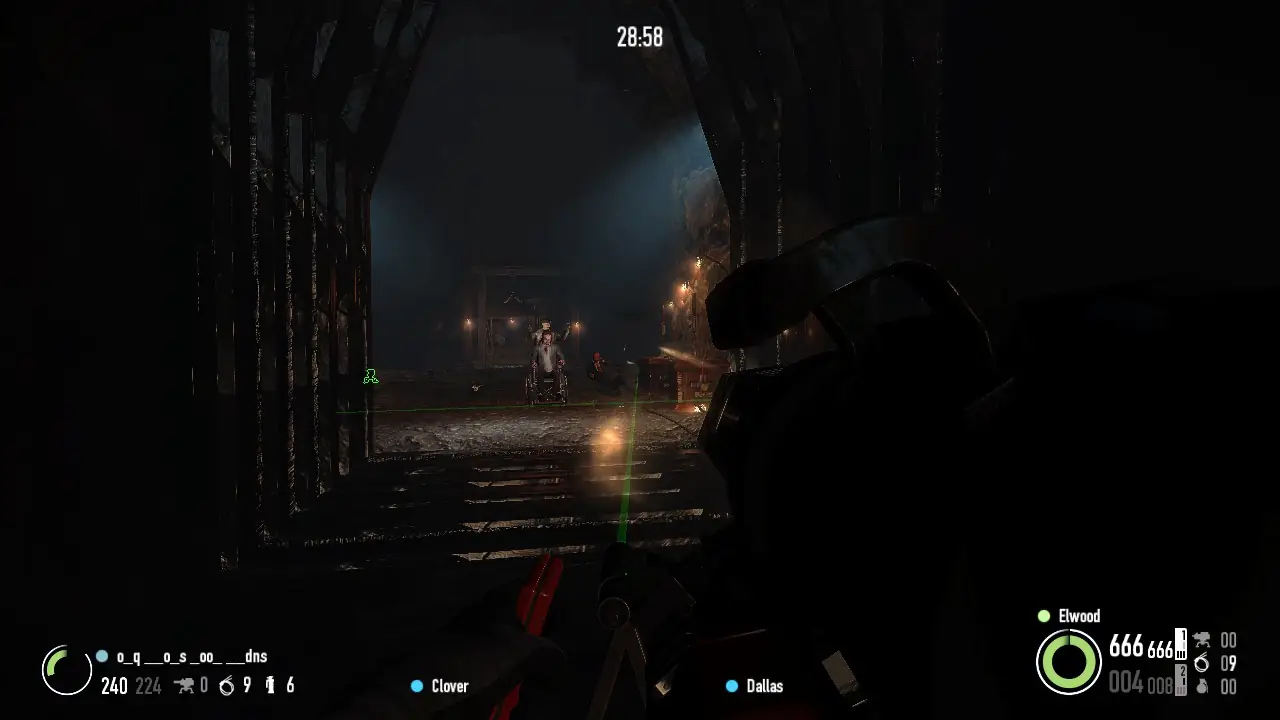The height and width of the screenshot is (720, 1280).
Task: Select Elwood's sentry gun deployable icon
Action: point(1201,640)
